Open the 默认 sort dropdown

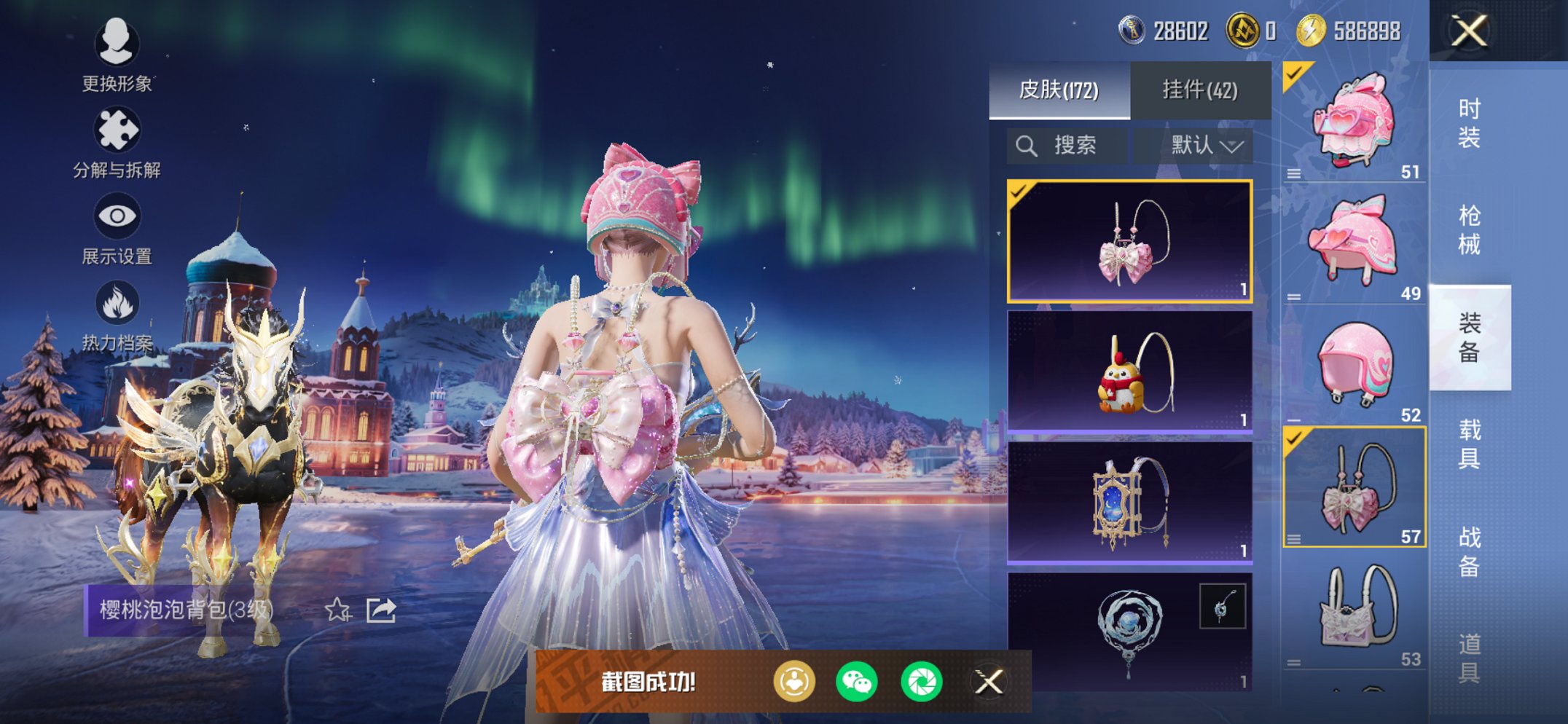(x=1206, y=146)
